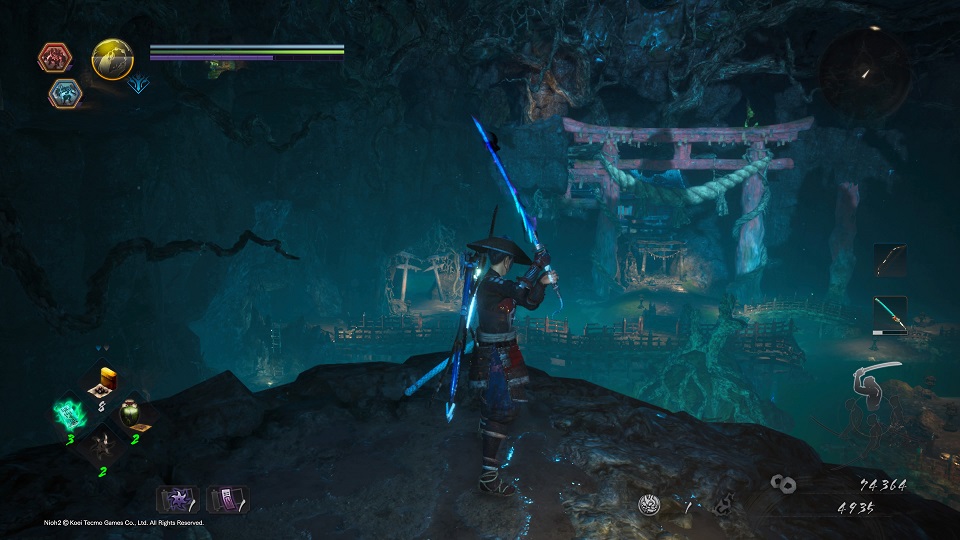This screenshot has width=960, height=540.
Task: Select the green medicine jar shortcut
Action: pos(132,414)
